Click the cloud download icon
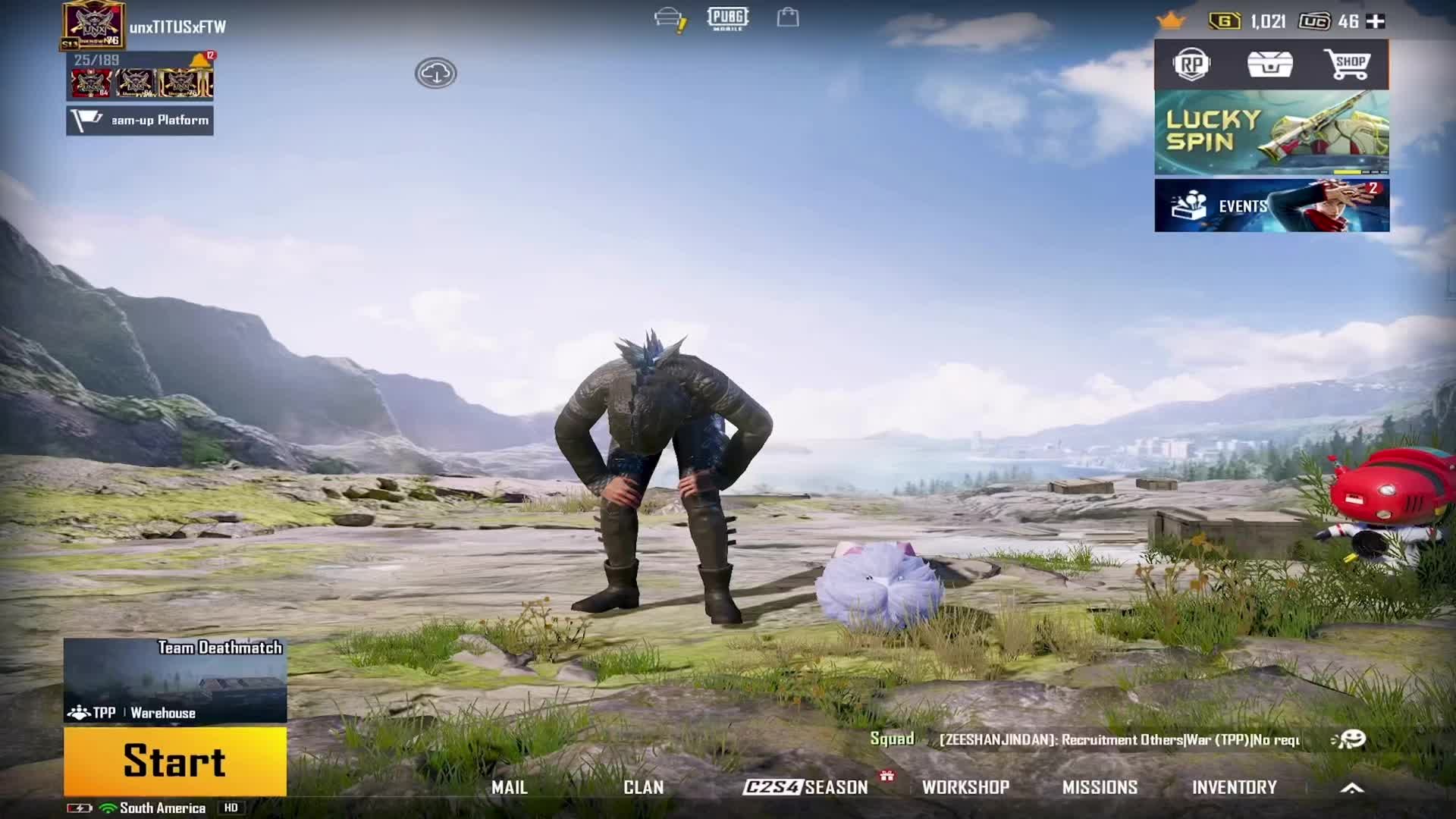 point(435,73)
